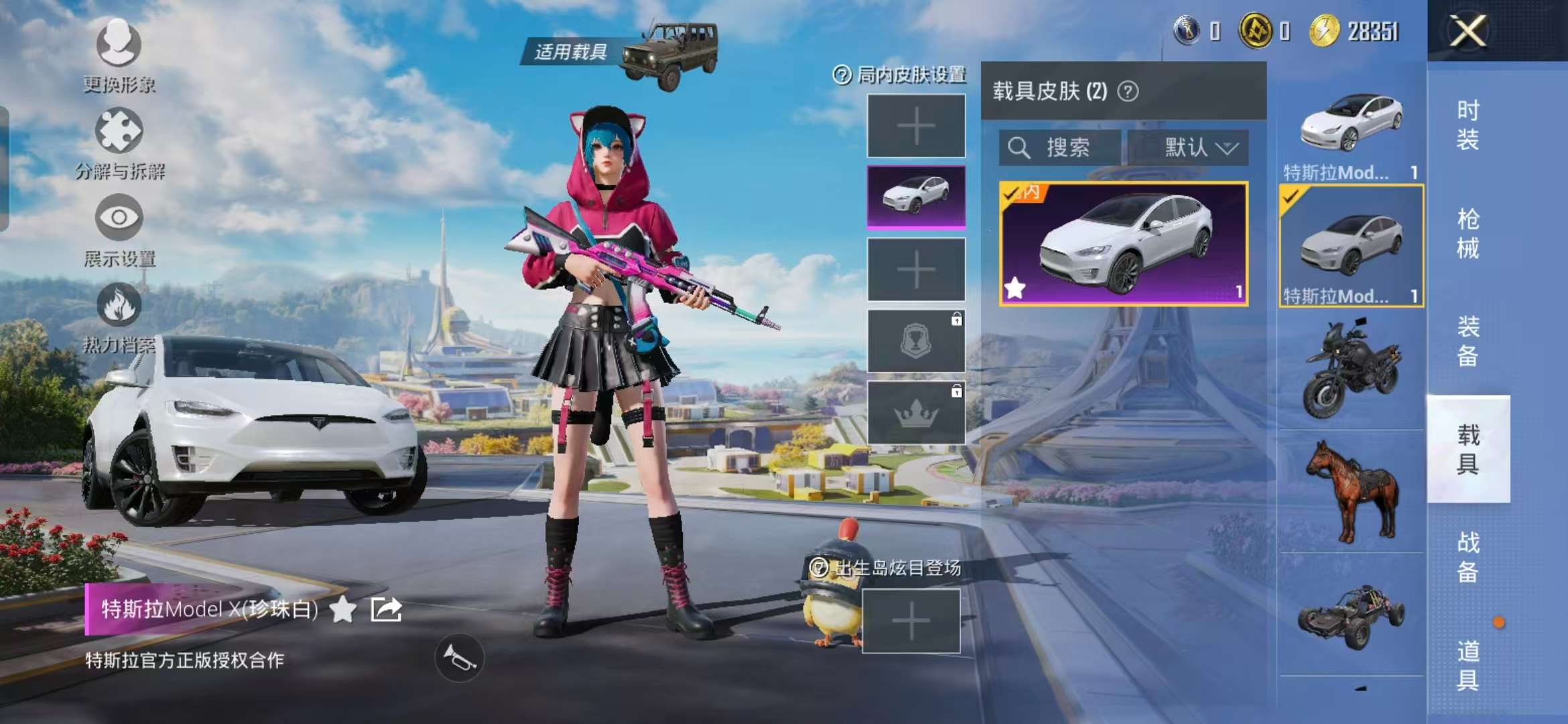
Task: Open the 枪械 firearms tab
Action: tap(1467, 233)
